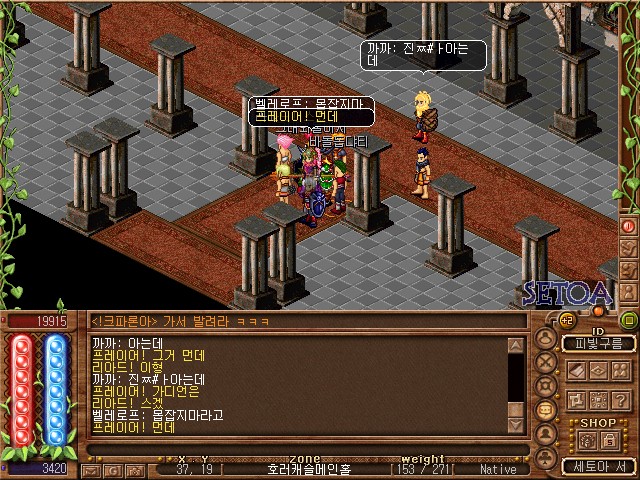Open the club-shaped round button
The height and width of the screenshot is (480, 640).
[x=546, y=457]
